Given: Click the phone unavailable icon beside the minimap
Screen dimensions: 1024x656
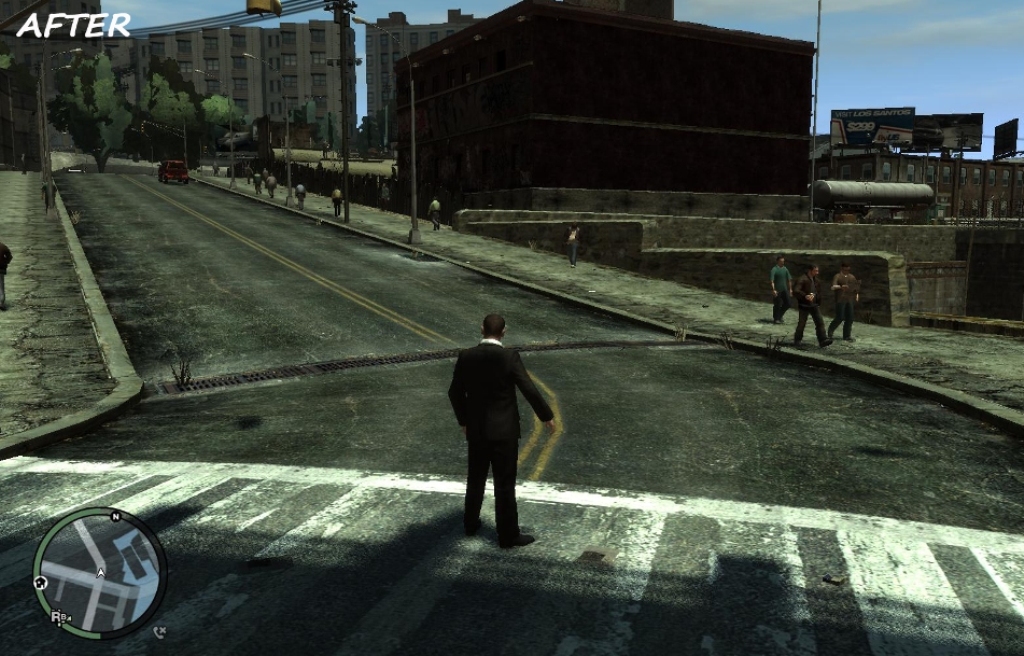Looking at the screenshot, I should pyautogui.click(x=159, y=631).
